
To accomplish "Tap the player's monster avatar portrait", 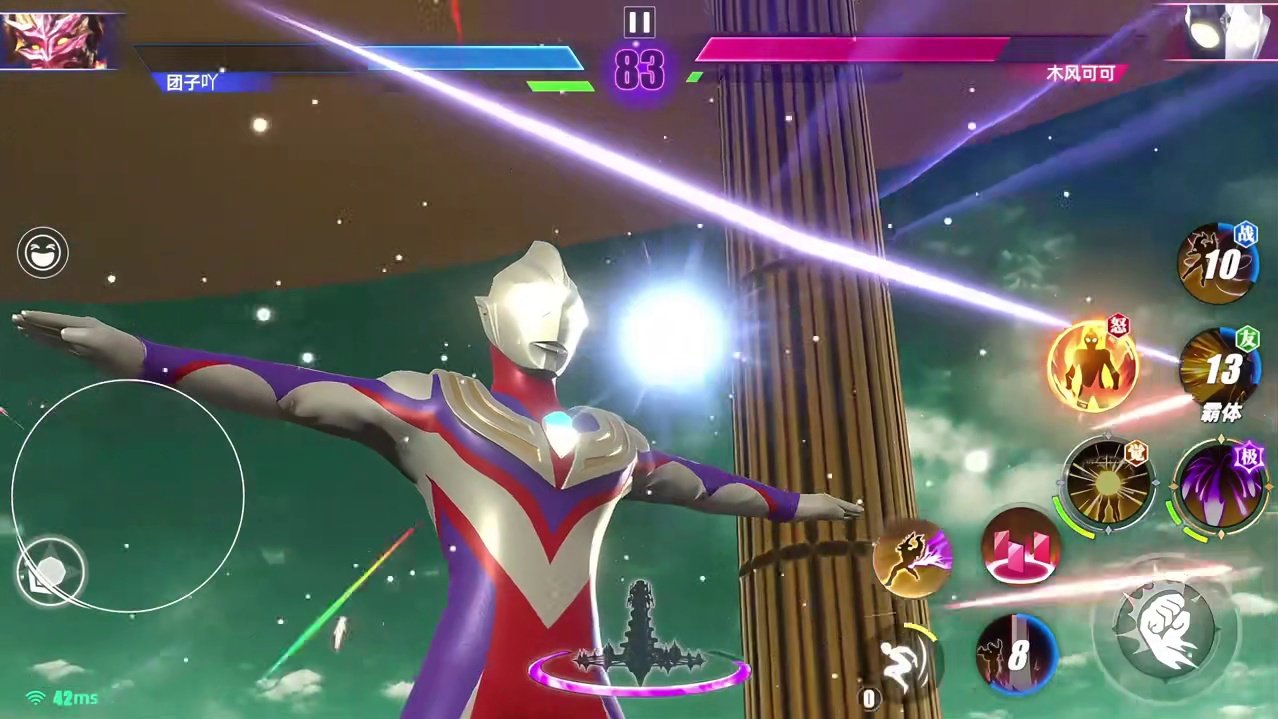I will click(55, 40).
